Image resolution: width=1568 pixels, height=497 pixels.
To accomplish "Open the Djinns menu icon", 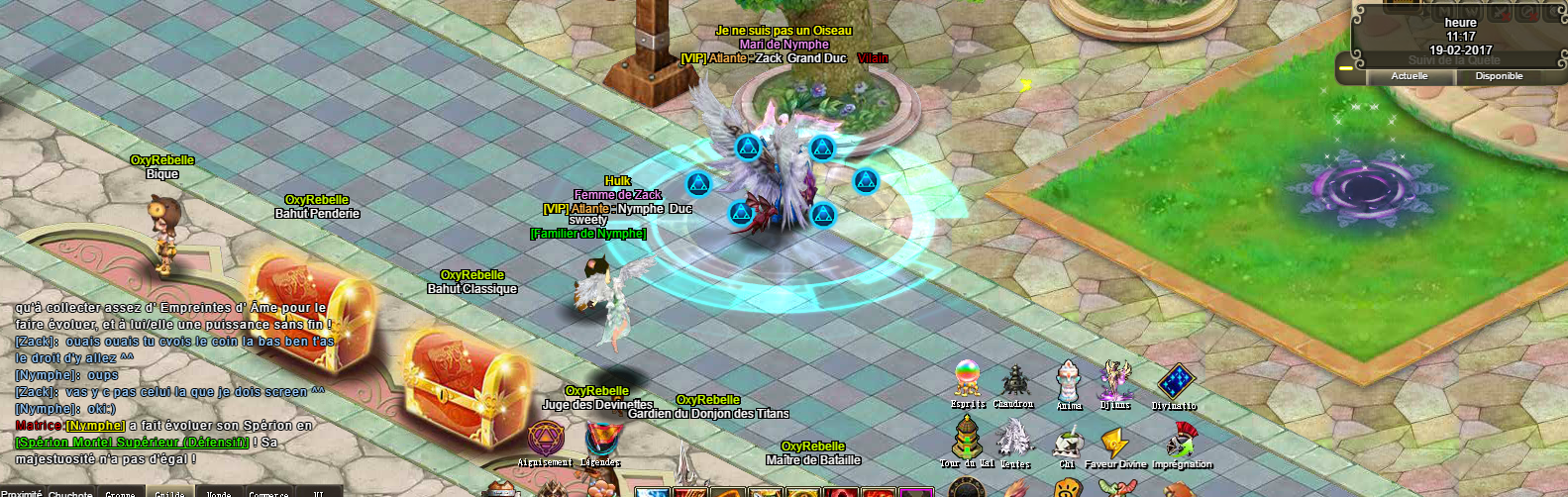I will click(1116, 381).
